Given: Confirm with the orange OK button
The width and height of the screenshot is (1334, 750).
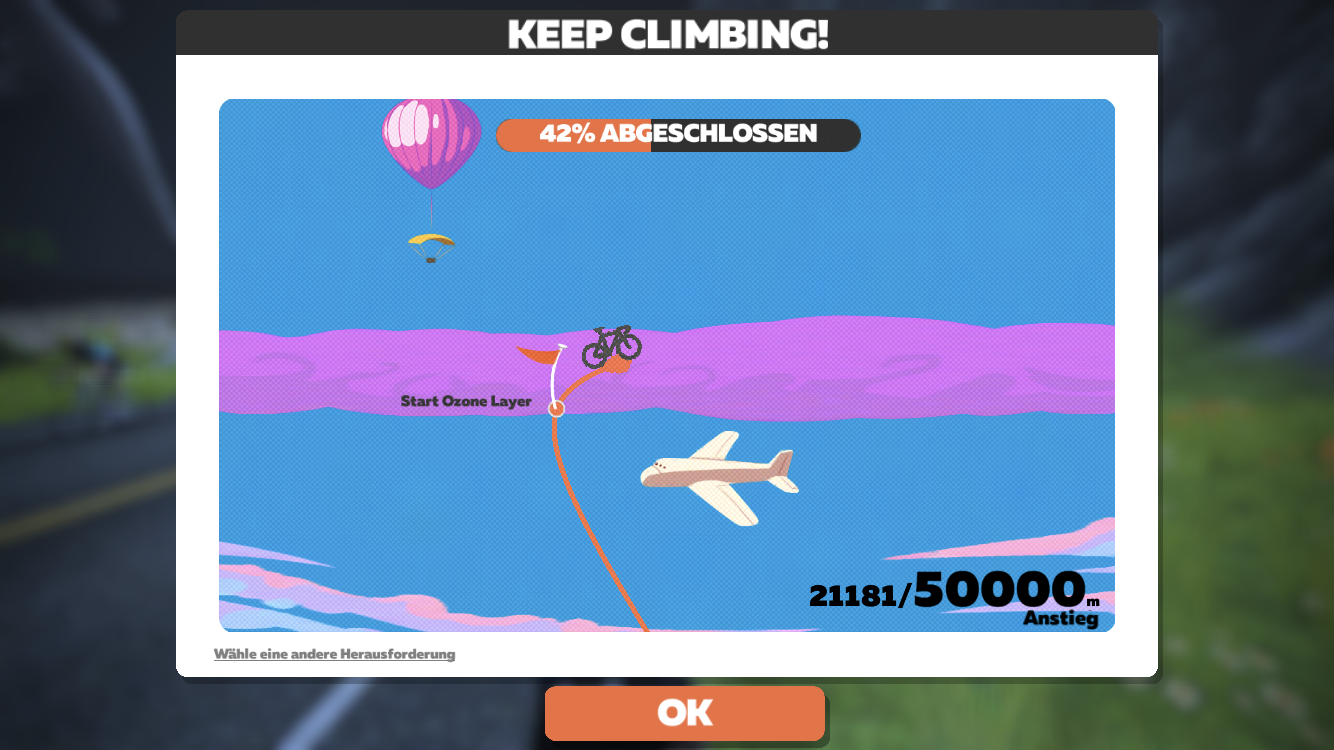Looking at the screenshot, I should (x=685, y=713).
